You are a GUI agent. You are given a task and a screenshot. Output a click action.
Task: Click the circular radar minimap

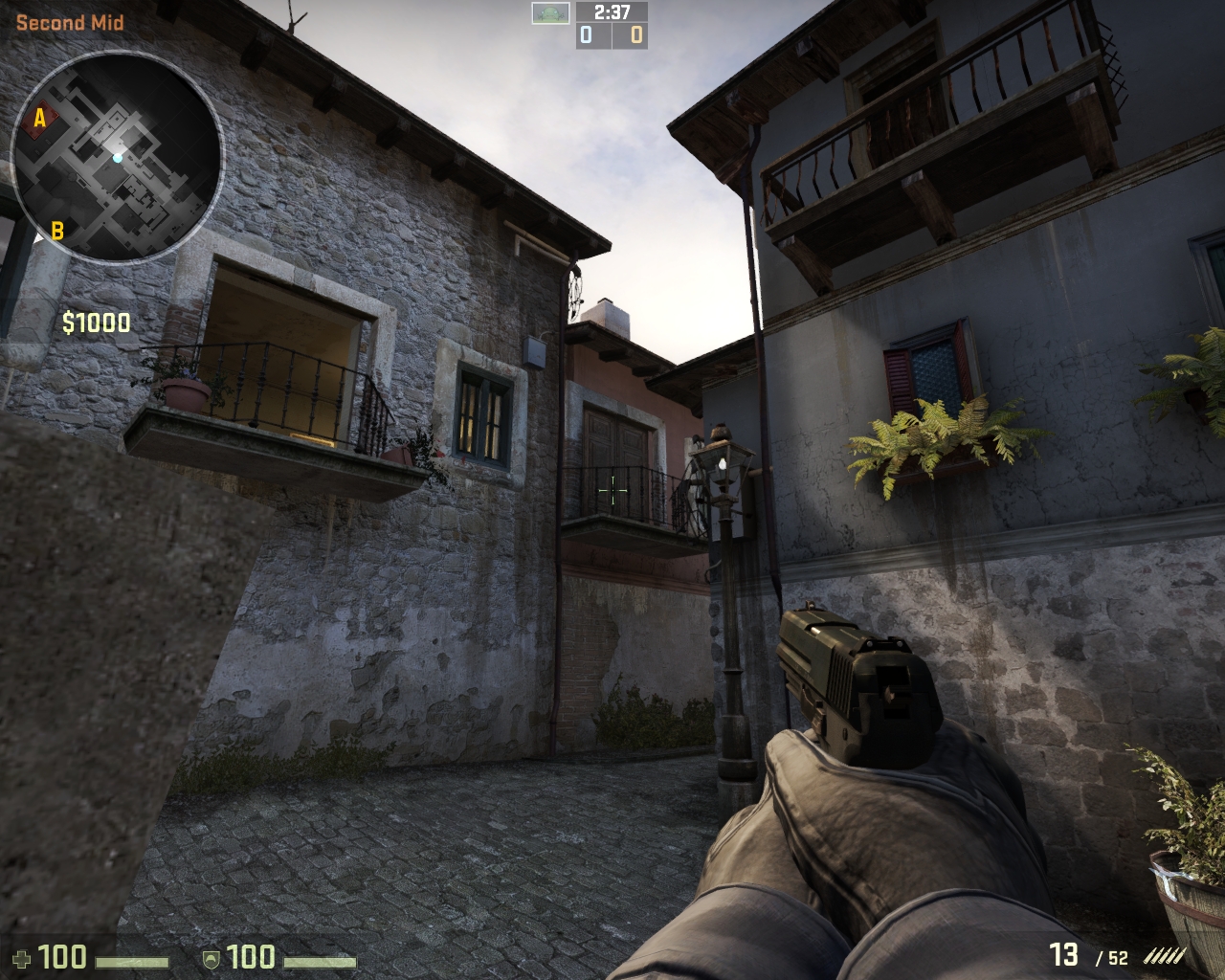click(x=117, y=156)
